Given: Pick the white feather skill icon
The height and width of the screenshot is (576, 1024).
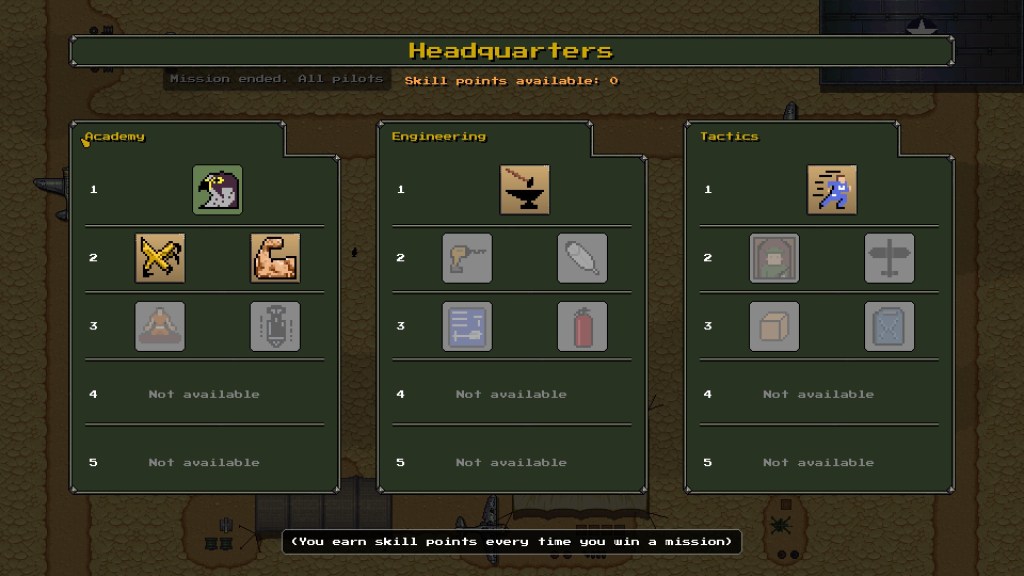Looking at the screenshot, I should point(582,258).
